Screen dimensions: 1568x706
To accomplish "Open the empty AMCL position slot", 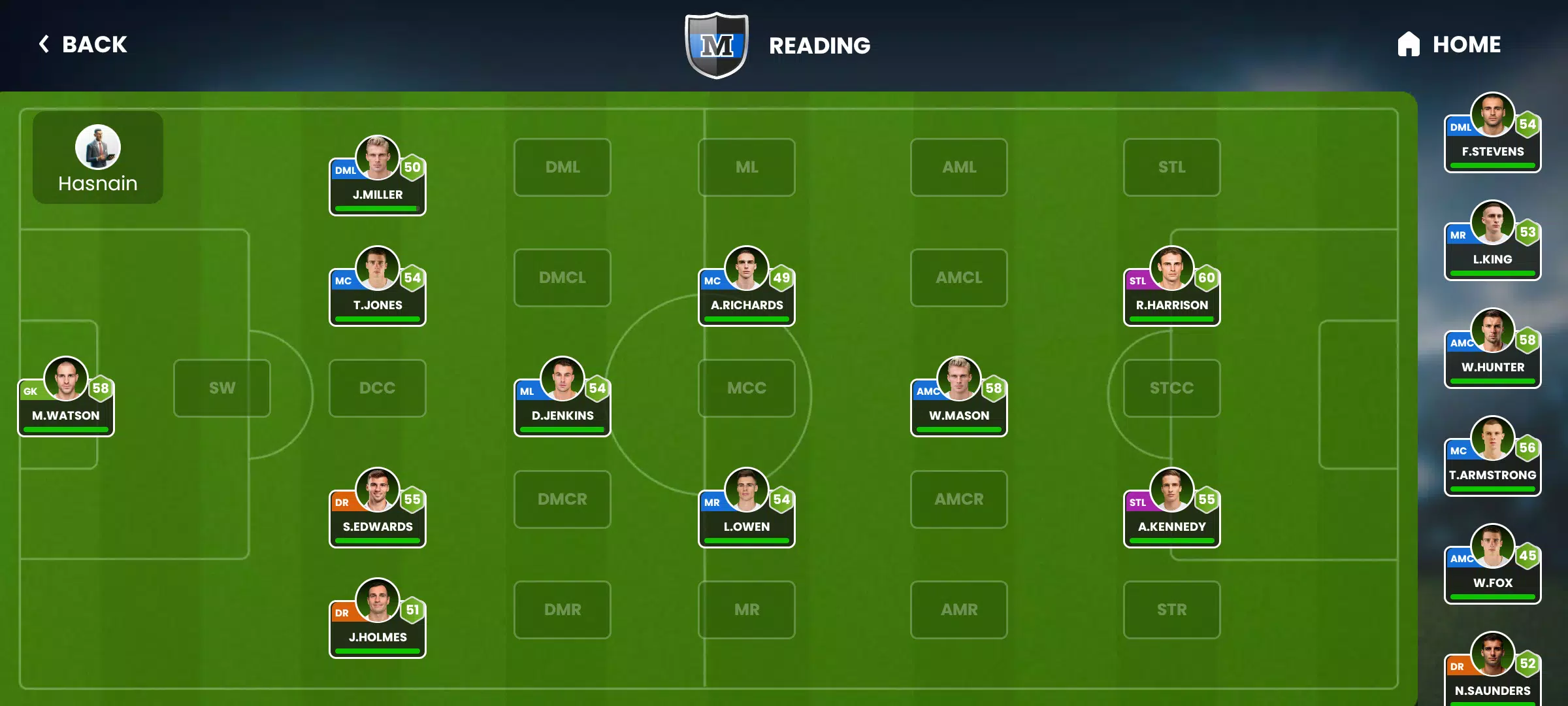I will [958, 277].
